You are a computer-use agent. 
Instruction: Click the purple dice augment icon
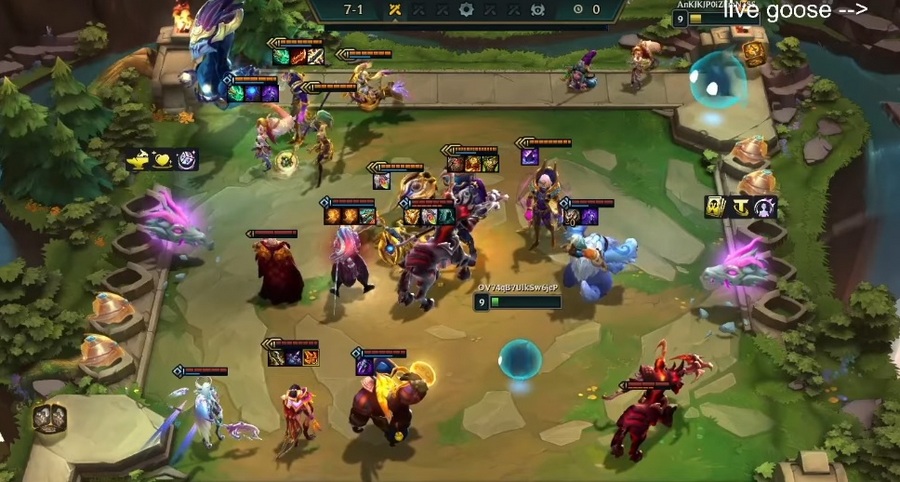click(187, 159)
